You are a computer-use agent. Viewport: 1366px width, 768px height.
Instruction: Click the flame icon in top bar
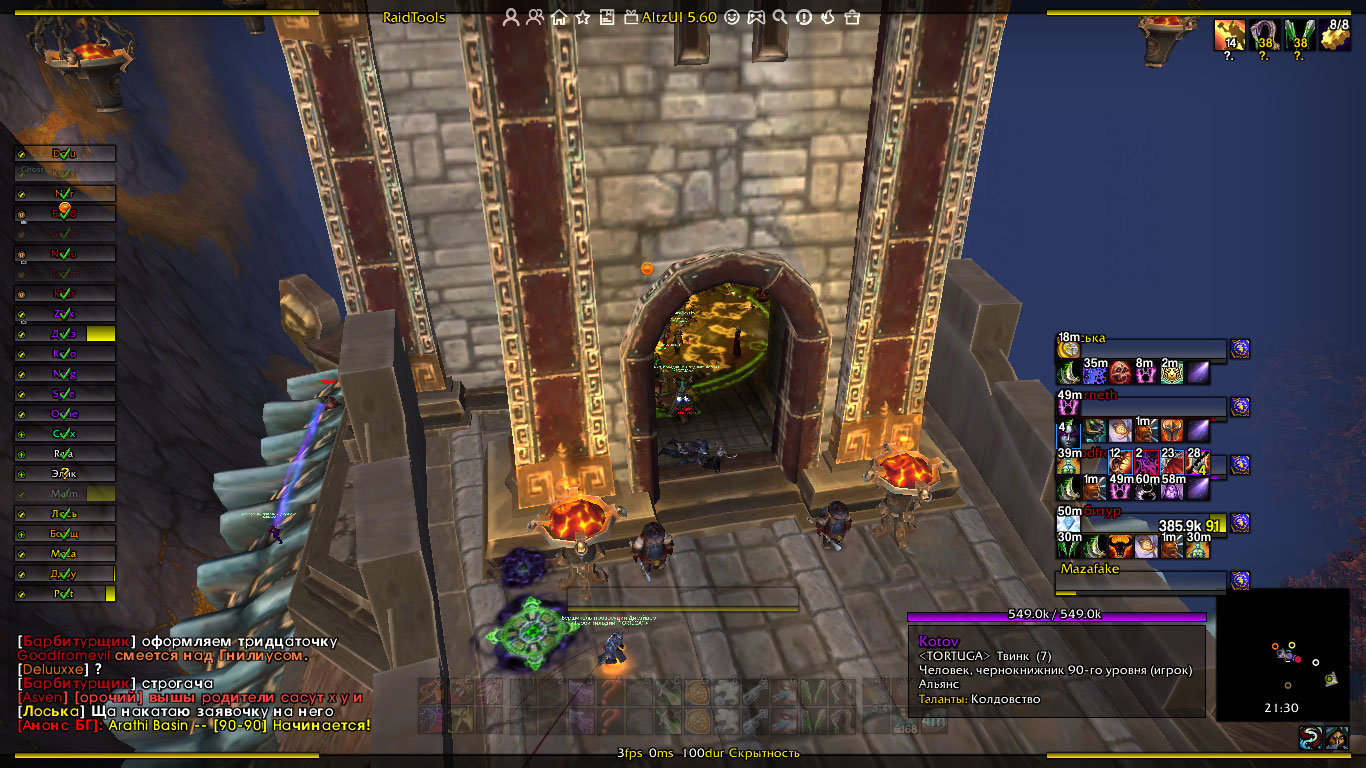click(828, 17)
